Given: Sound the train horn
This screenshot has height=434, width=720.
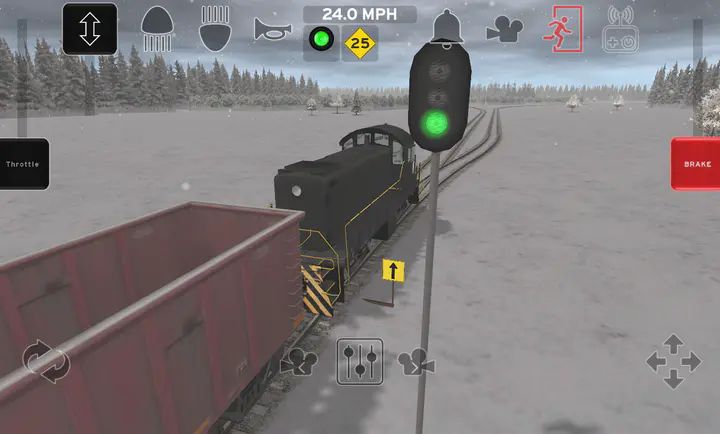Looking at the screenshot, I should click(x=272, y=28).
